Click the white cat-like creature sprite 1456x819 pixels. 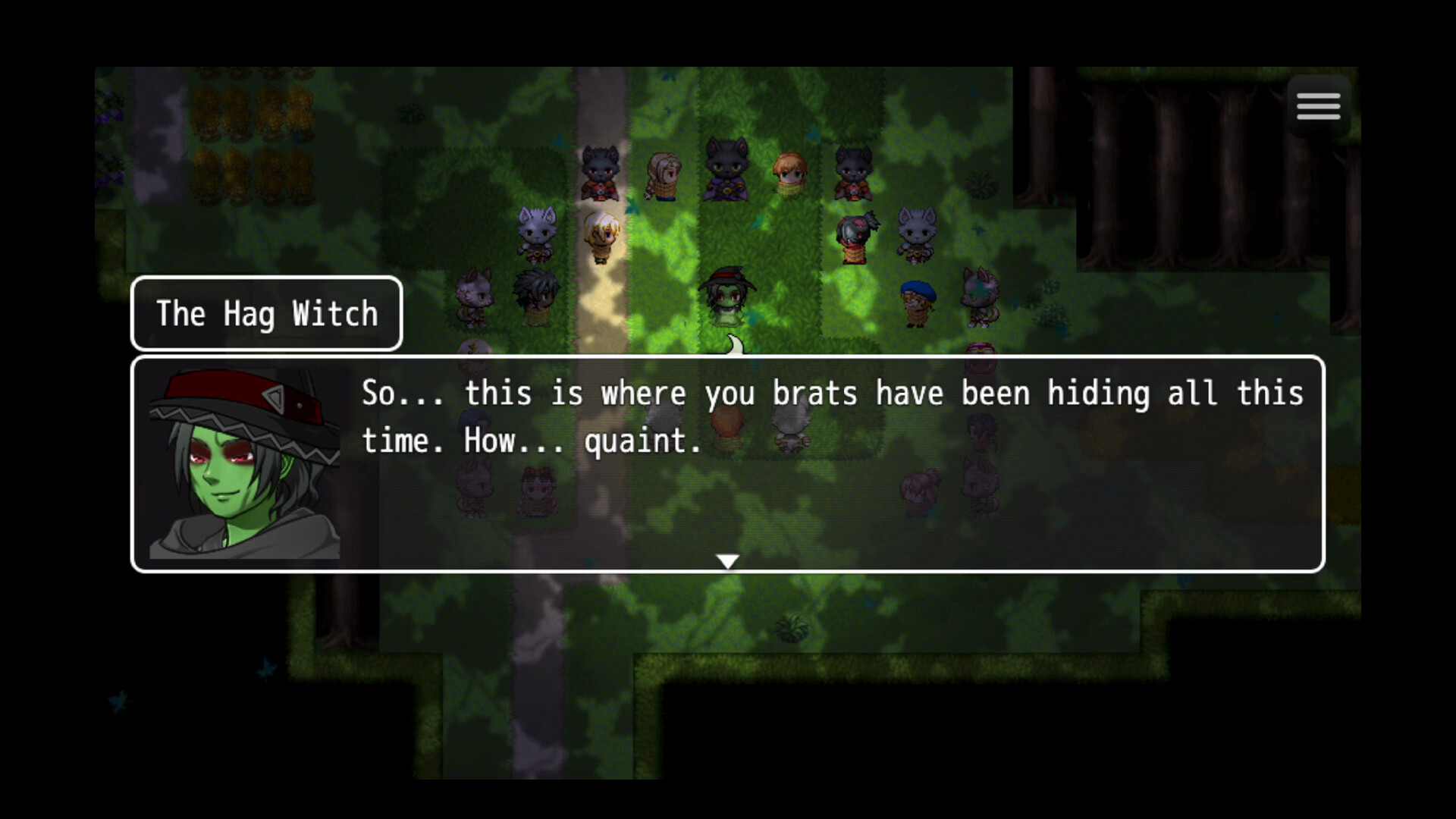pyautogui.click(x=535, y=231)
